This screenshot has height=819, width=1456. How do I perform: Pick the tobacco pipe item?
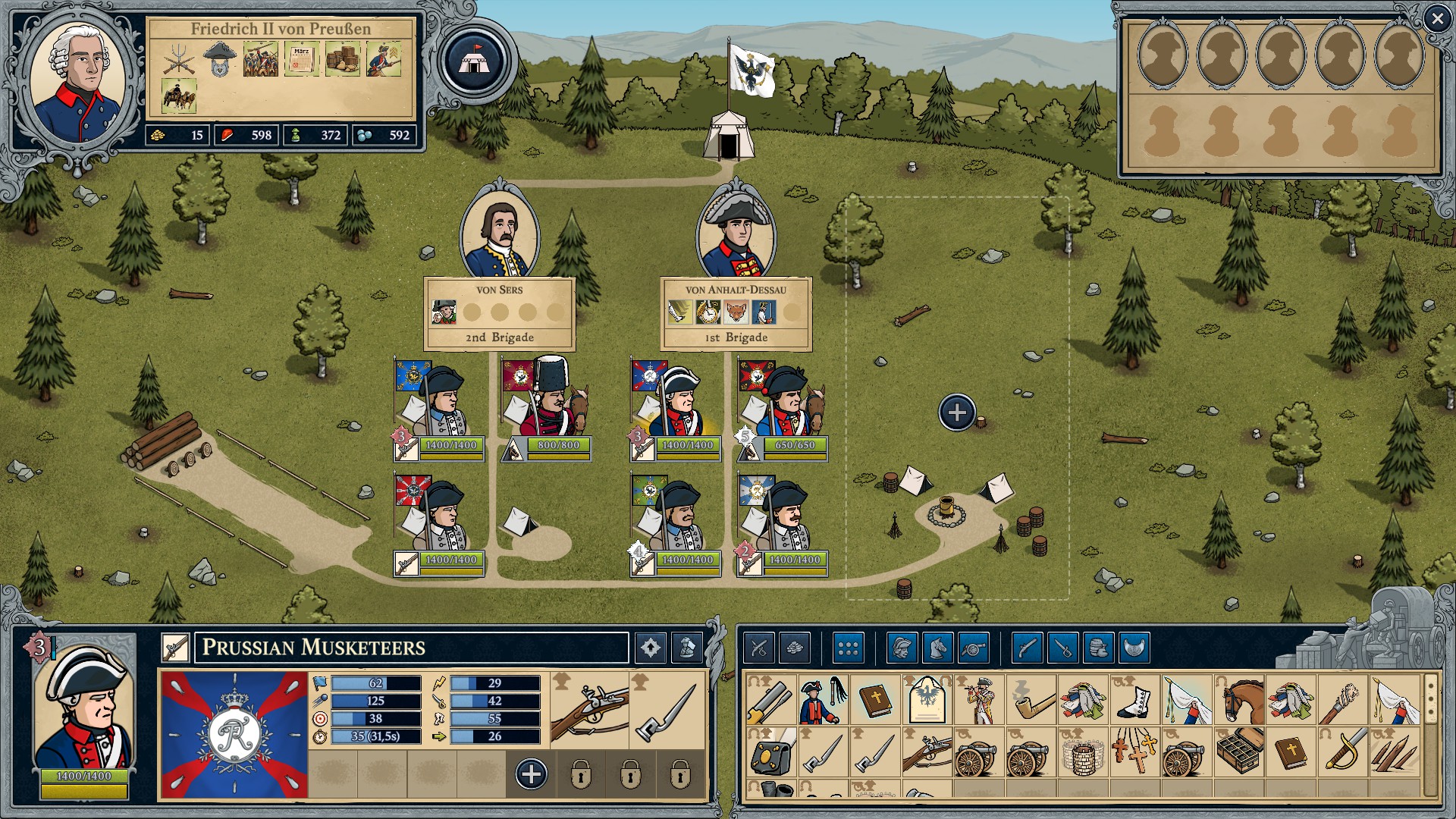[x=1031, y=699]
